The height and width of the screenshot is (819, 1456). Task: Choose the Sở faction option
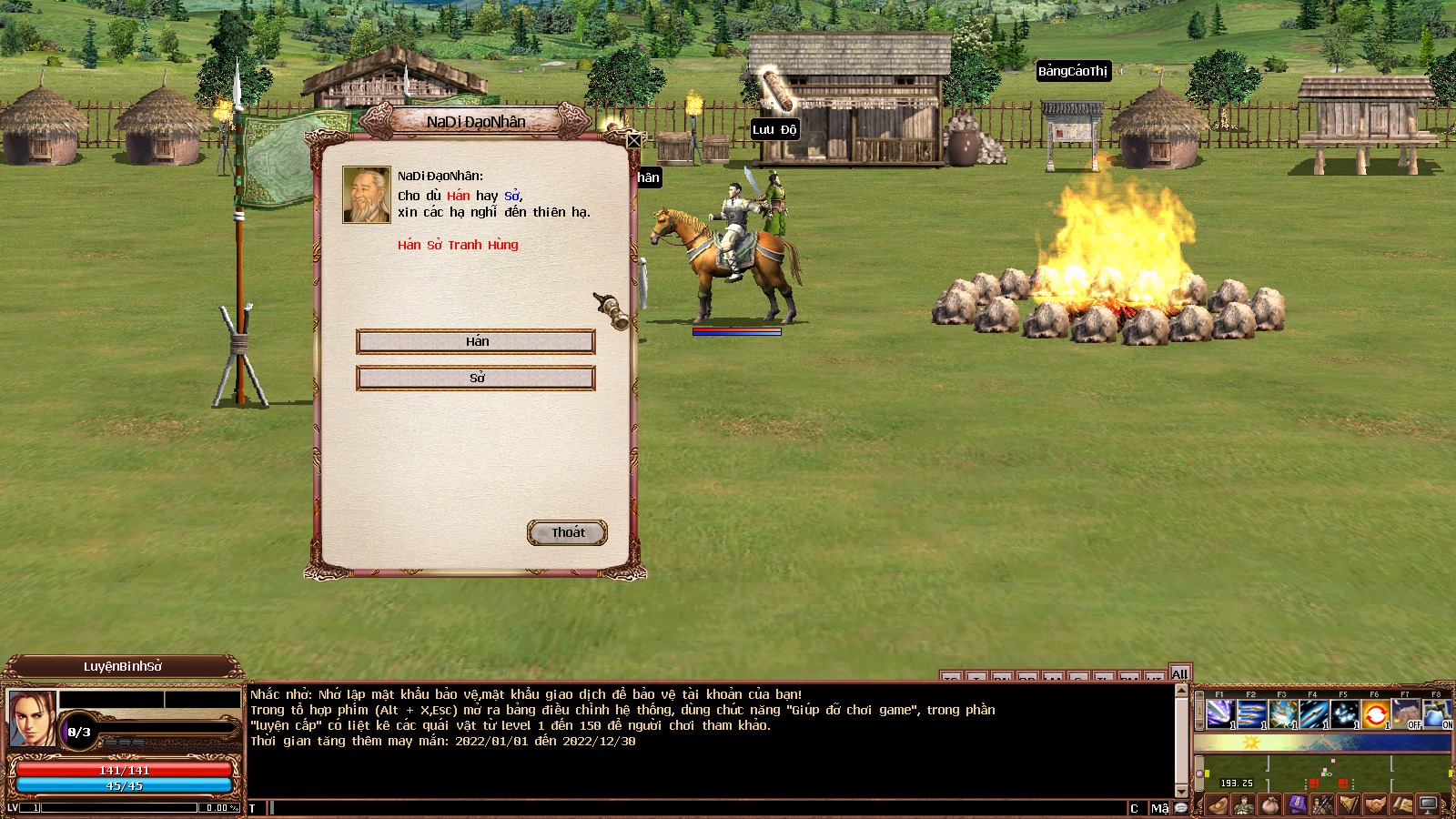[476, 378]
